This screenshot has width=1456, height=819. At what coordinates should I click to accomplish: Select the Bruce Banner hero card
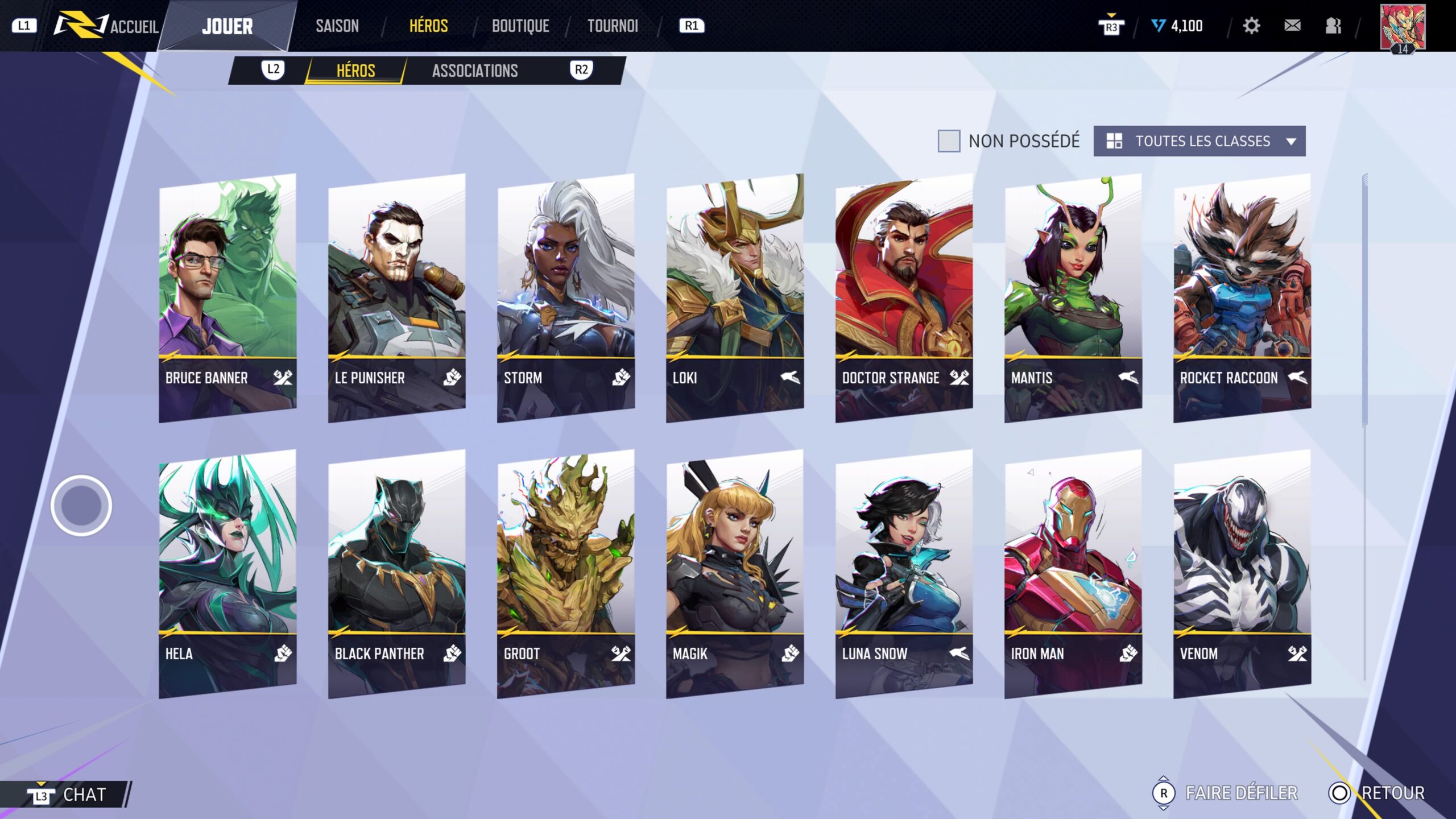pos(227,296)
